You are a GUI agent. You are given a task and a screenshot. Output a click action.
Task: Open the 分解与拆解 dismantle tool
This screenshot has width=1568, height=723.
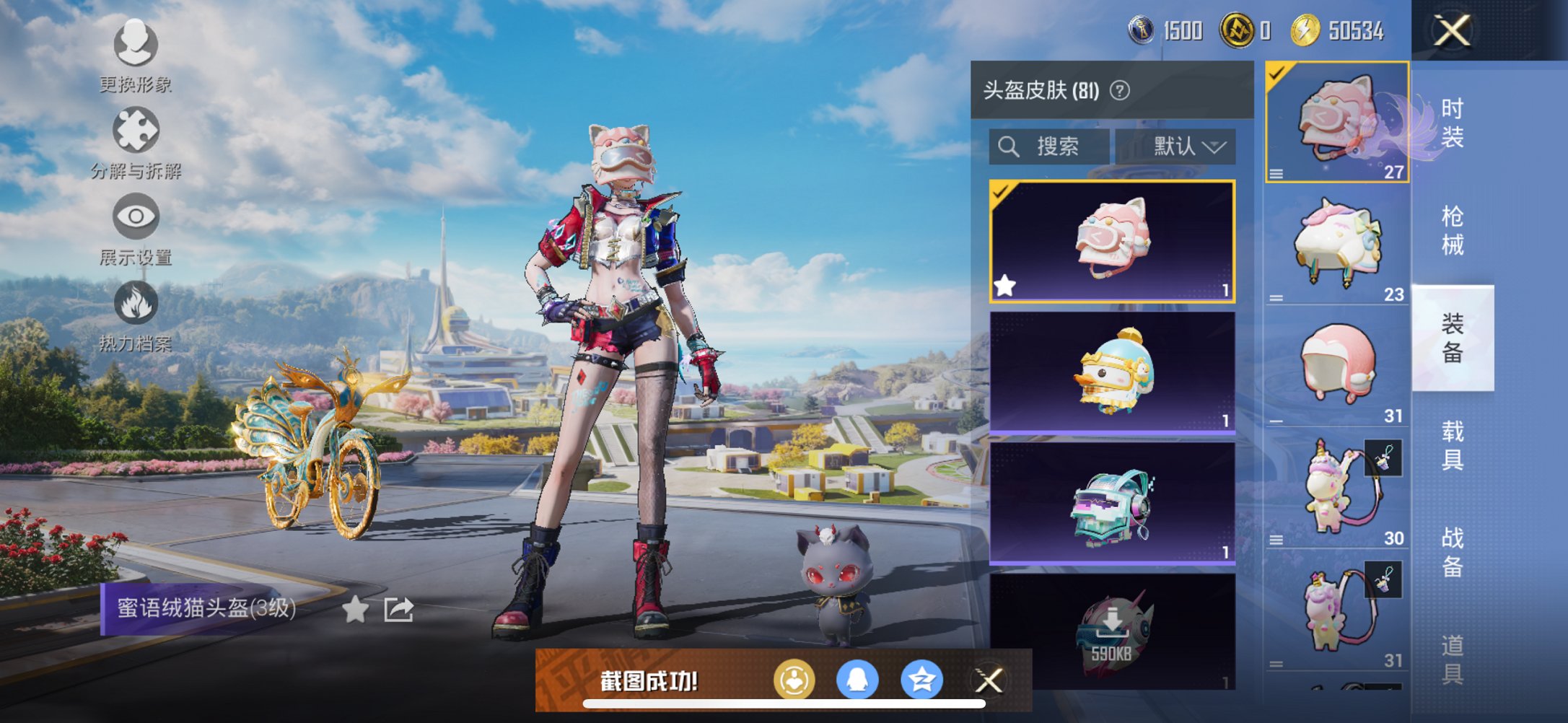pyautogui.click(x=135, y=130)
